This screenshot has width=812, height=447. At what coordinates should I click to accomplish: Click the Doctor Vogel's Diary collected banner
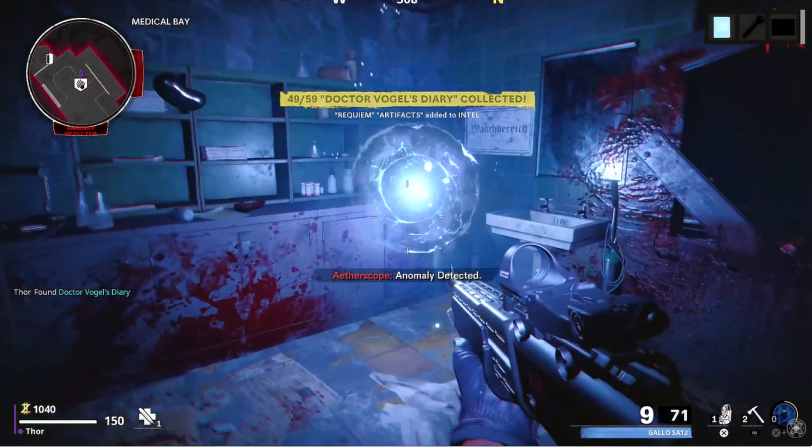tap(406, 99)
